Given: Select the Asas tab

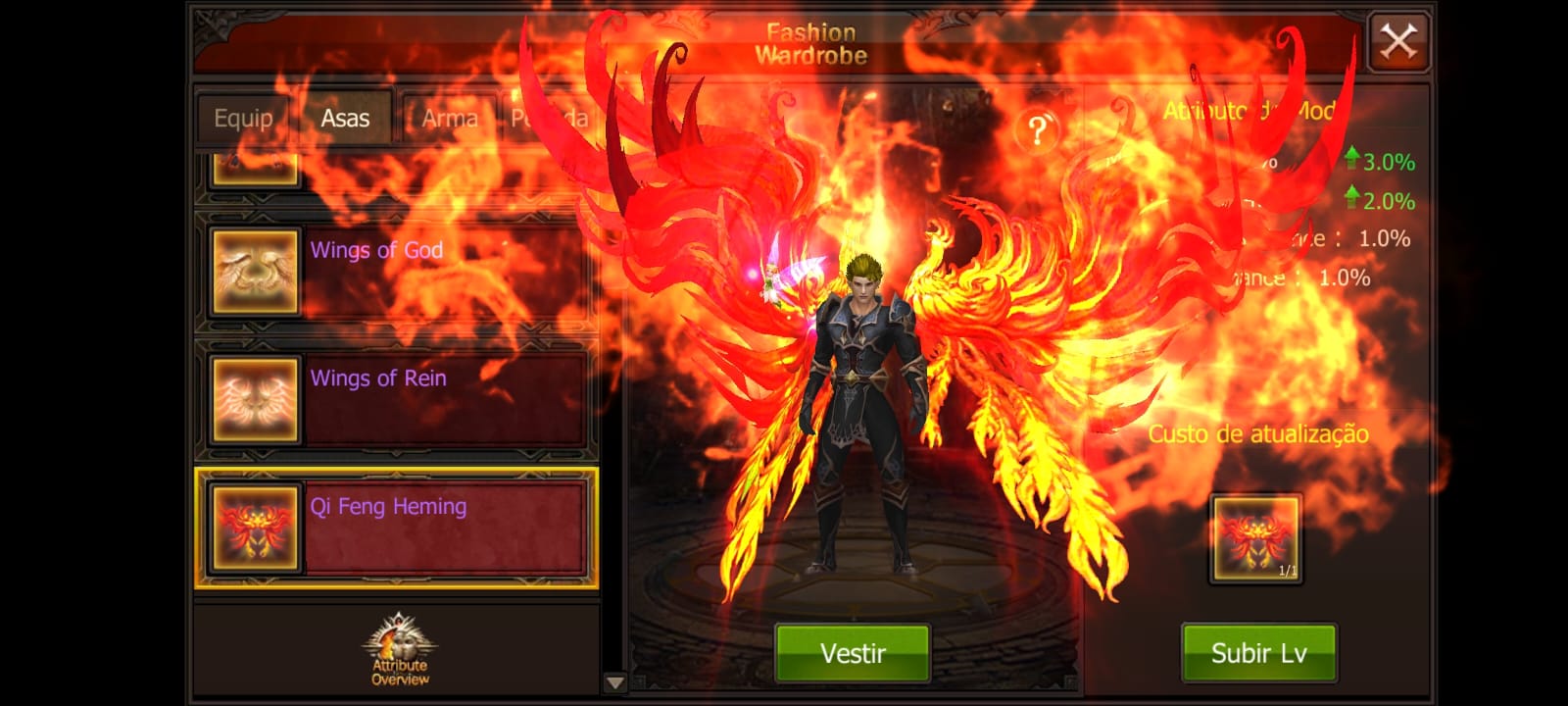Looking at the screenshot, I should (345, 119).
